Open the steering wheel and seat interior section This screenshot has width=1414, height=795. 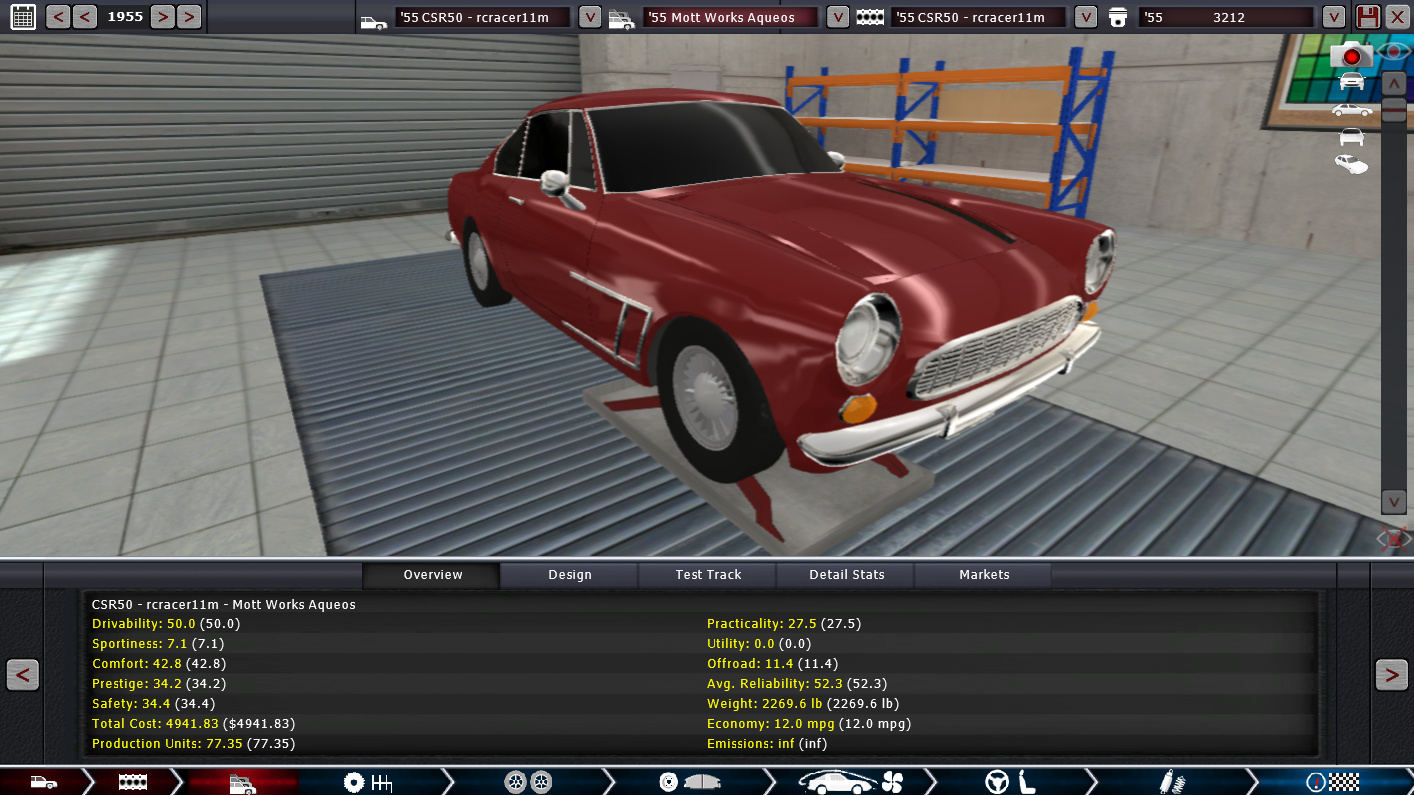(x=1010, y=782)
